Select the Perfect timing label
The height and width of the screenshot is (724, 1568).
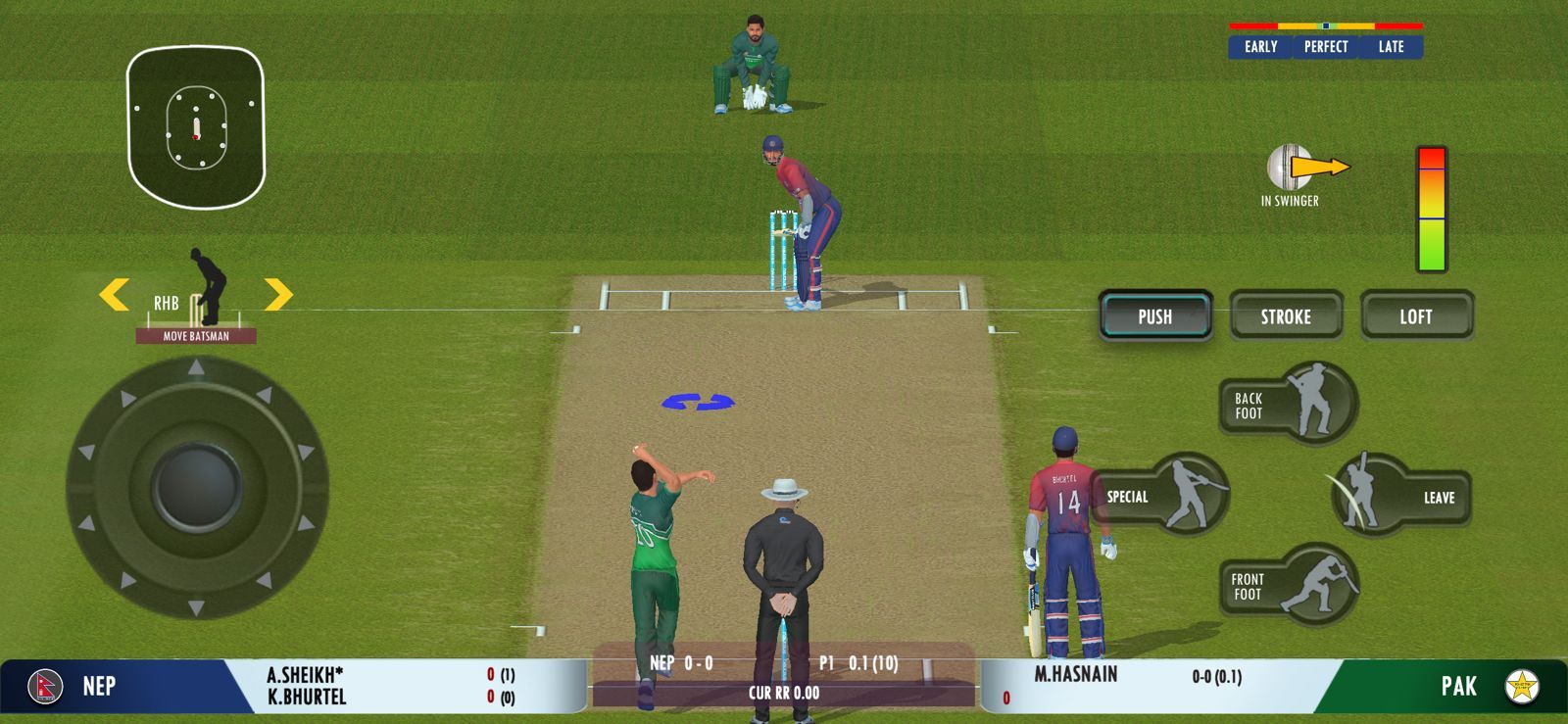(x=1325, y=46)
